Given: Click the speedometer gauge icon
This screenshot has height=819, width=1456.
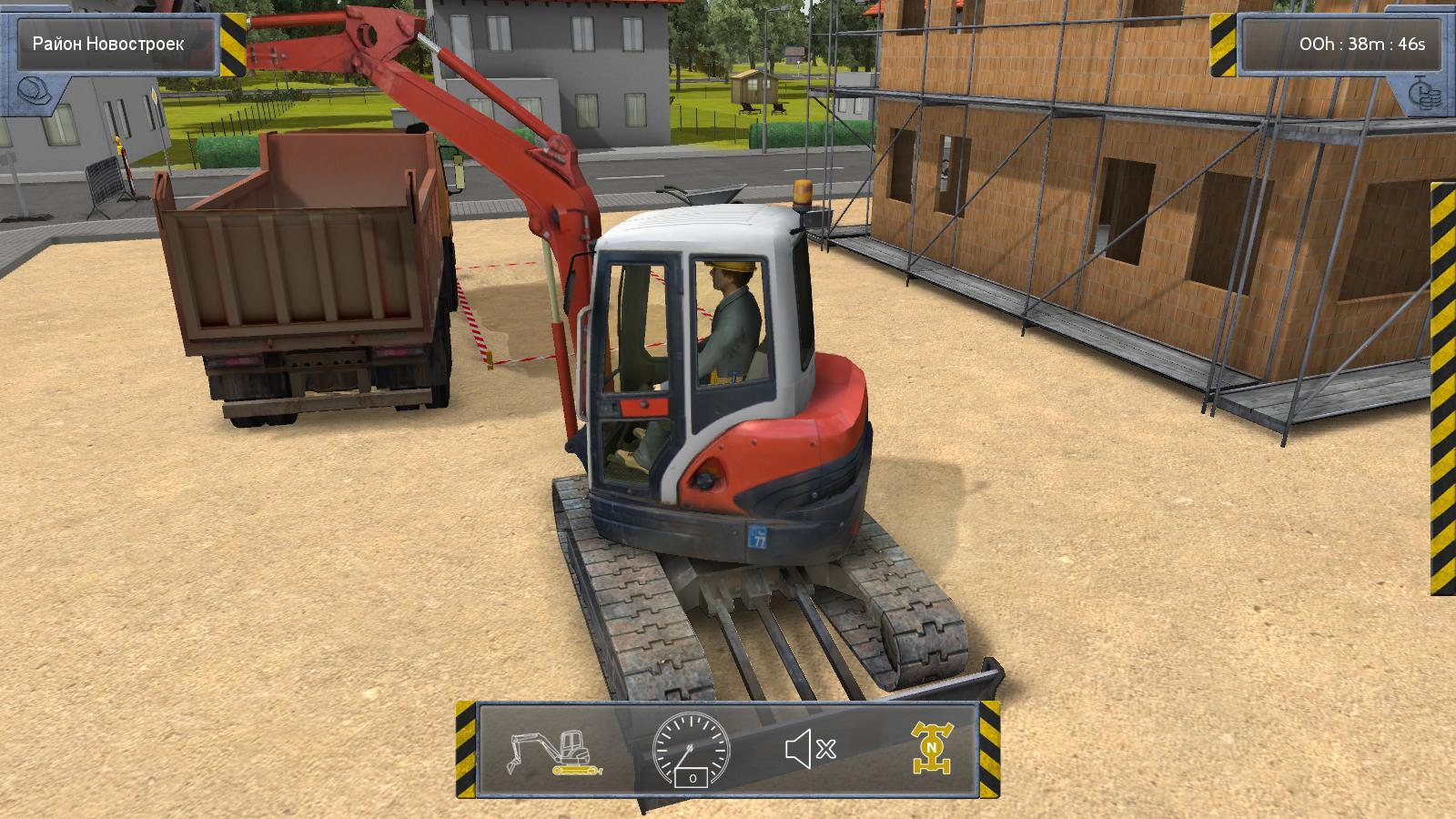Looking at the screenshot, I should click(x=692, y=750).
